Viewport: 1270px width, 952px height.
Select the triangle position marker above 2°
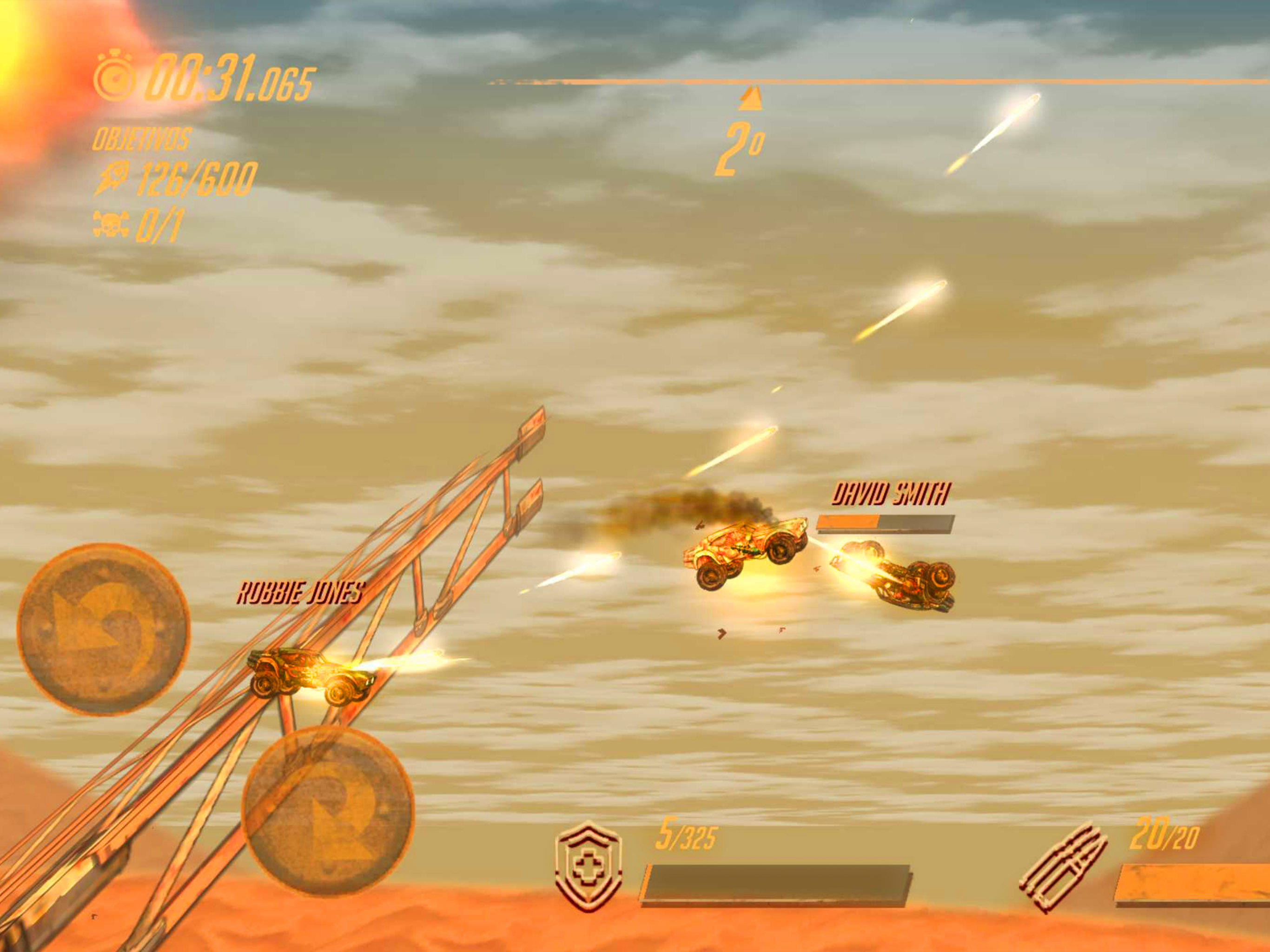(x=750, y=97)
